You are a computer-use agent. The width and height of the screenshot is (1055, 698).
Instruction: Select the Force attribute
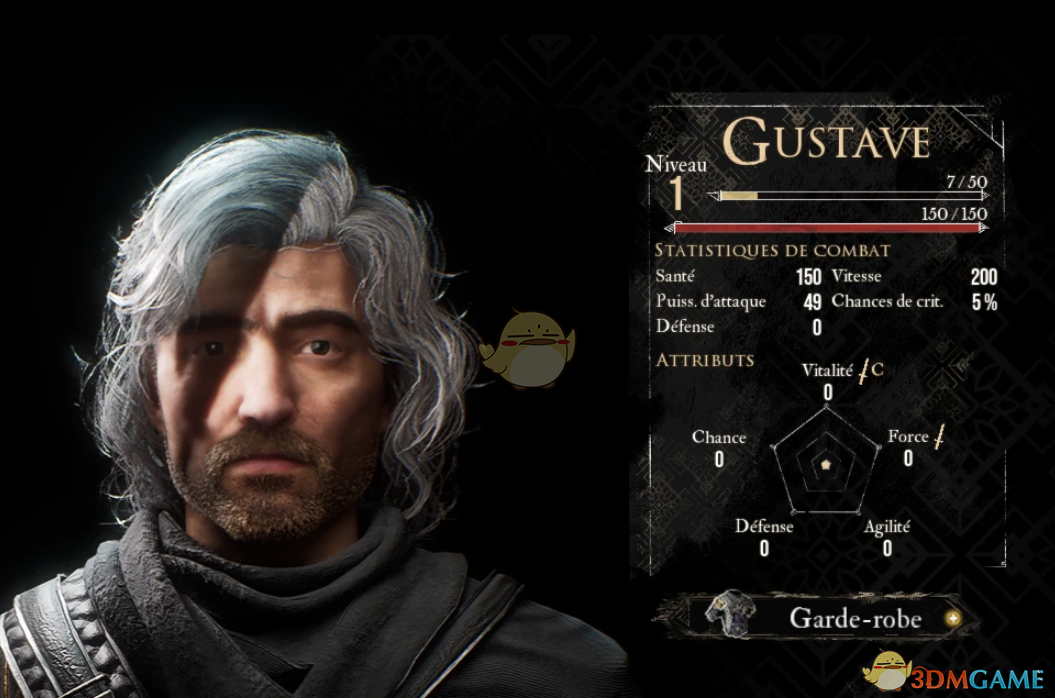point(908,438)
